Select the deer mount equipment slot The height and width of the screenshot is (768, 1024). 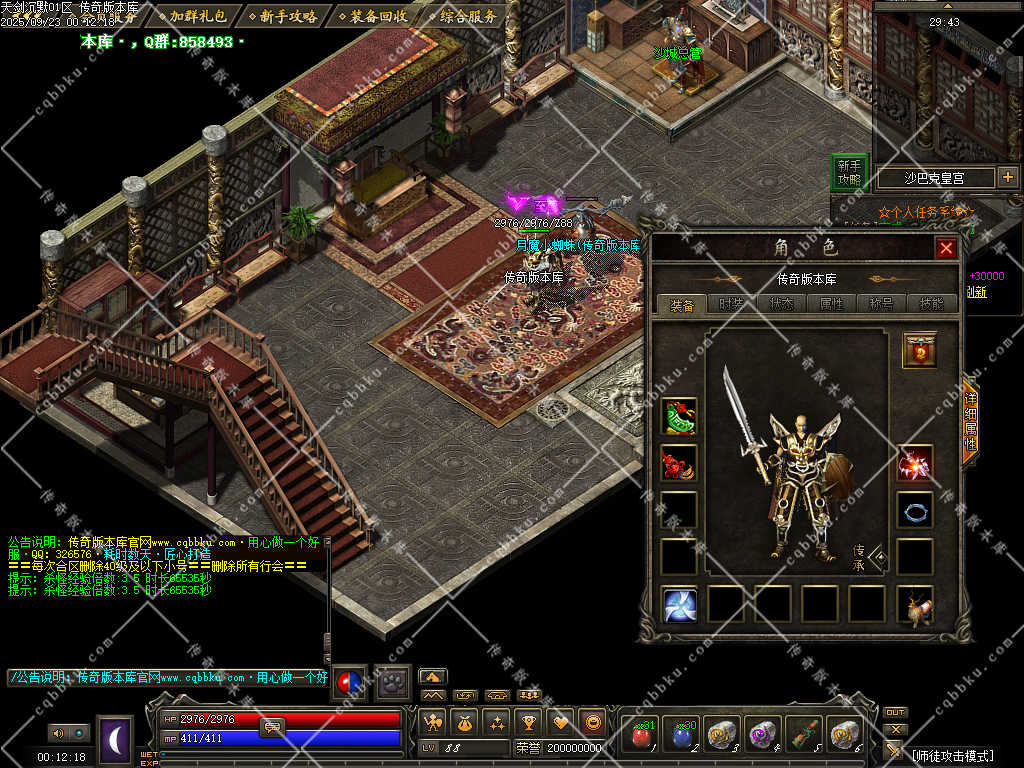point(914,605)
